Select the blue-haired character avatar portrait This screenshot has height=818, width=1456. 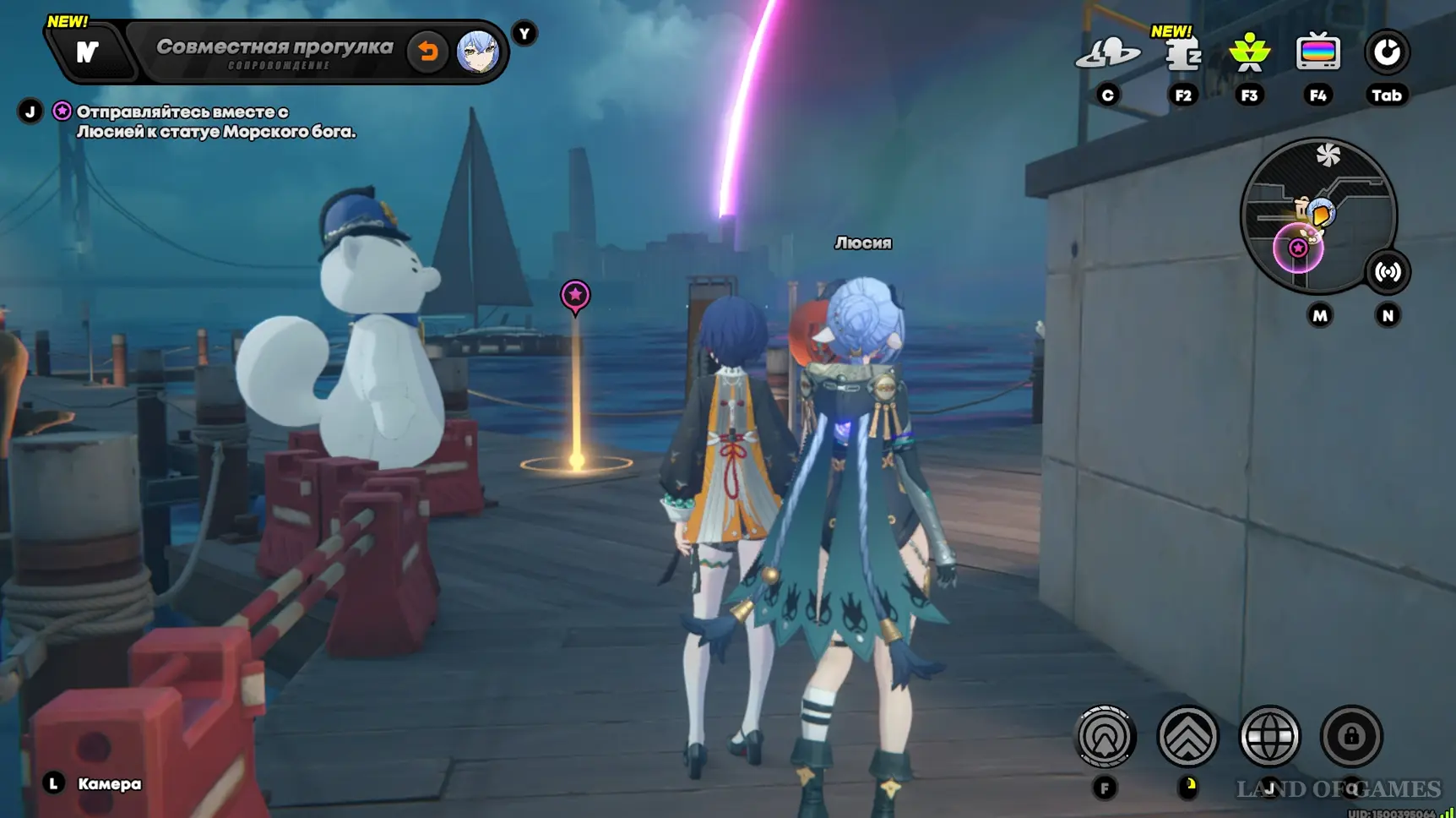click(x=477, y=52)
